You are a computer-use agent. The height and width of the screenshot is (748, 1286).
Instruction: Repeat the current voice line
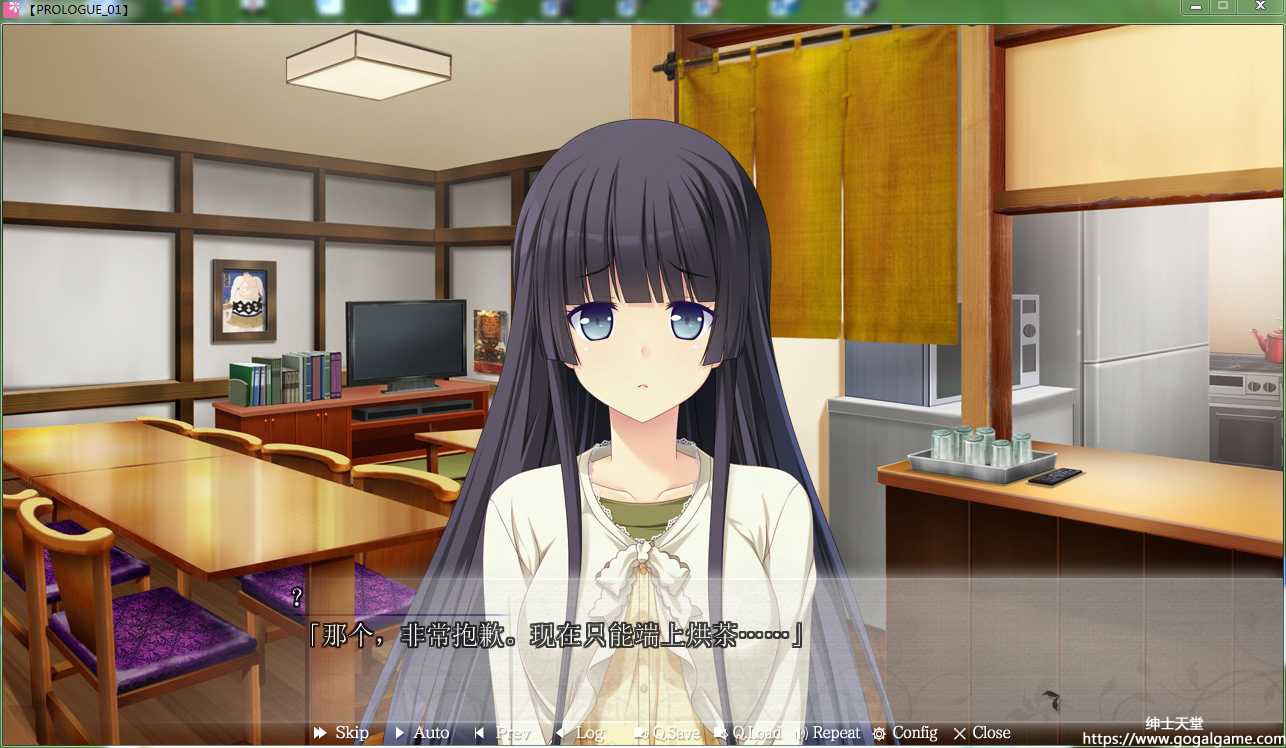(x=828, y=733)
